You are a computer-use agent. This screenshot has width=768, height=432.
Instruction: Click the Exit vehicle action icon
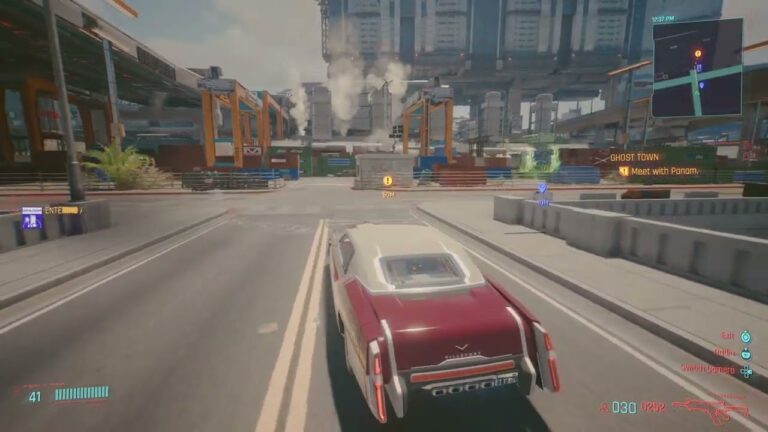tap(746, 337)
